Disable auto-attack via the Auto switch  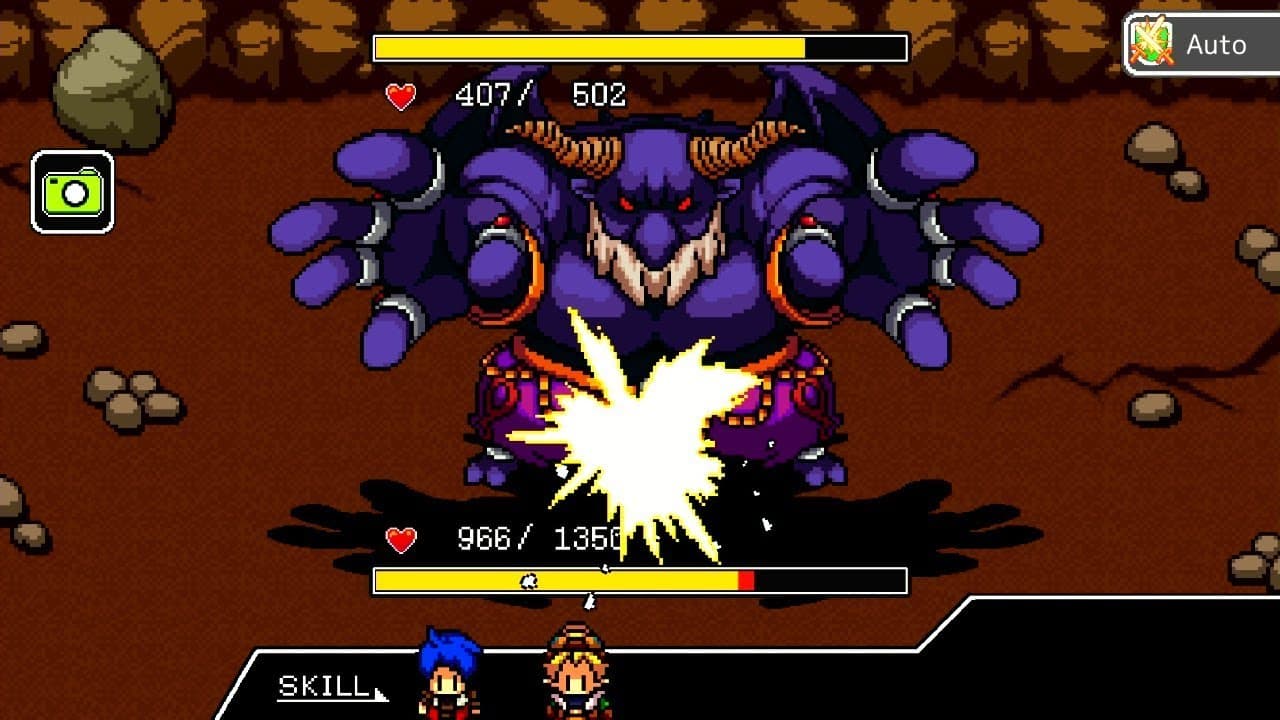(1200, 43)
